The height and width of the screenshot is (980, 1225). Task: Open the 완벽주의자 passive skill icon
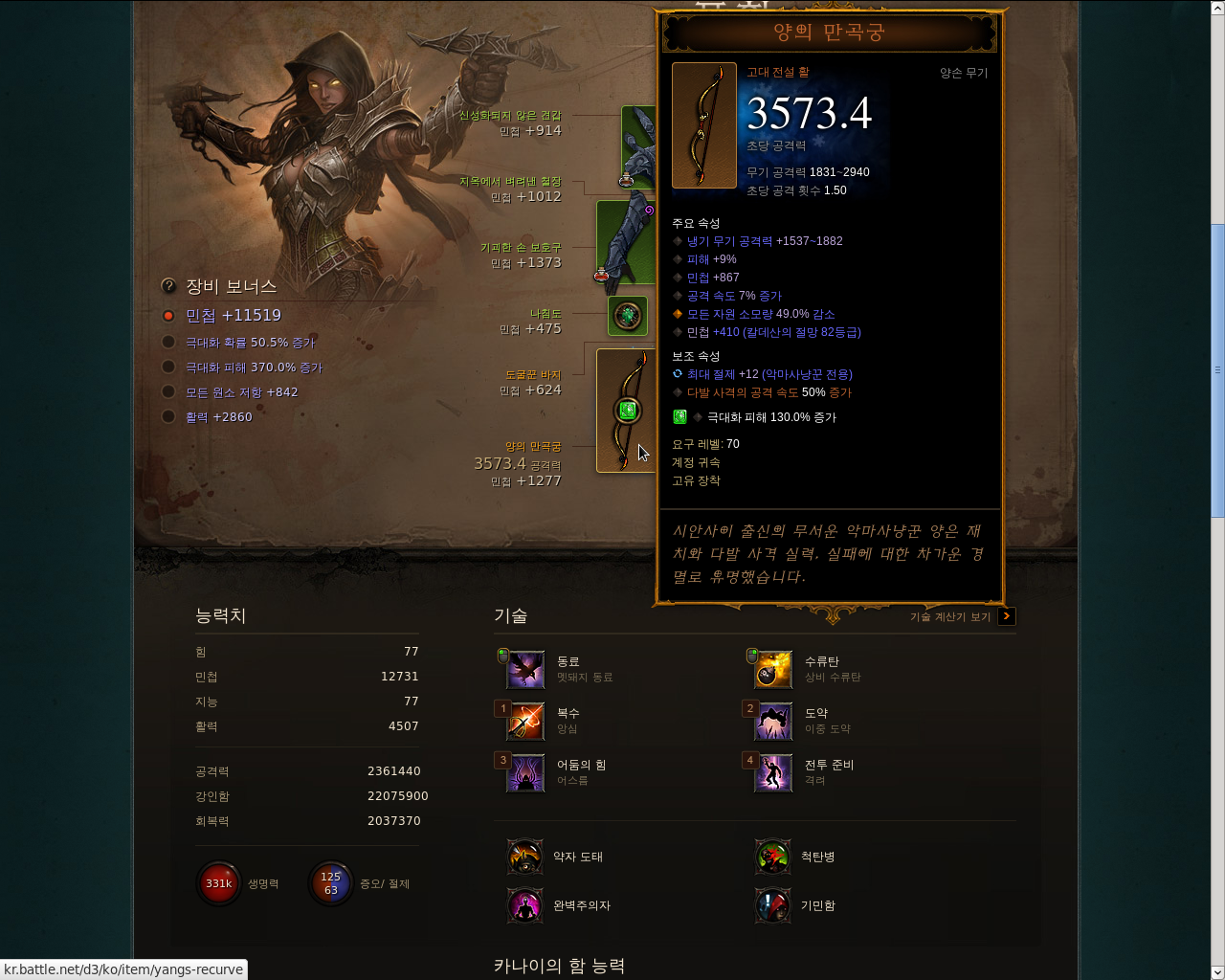(524, 904)
